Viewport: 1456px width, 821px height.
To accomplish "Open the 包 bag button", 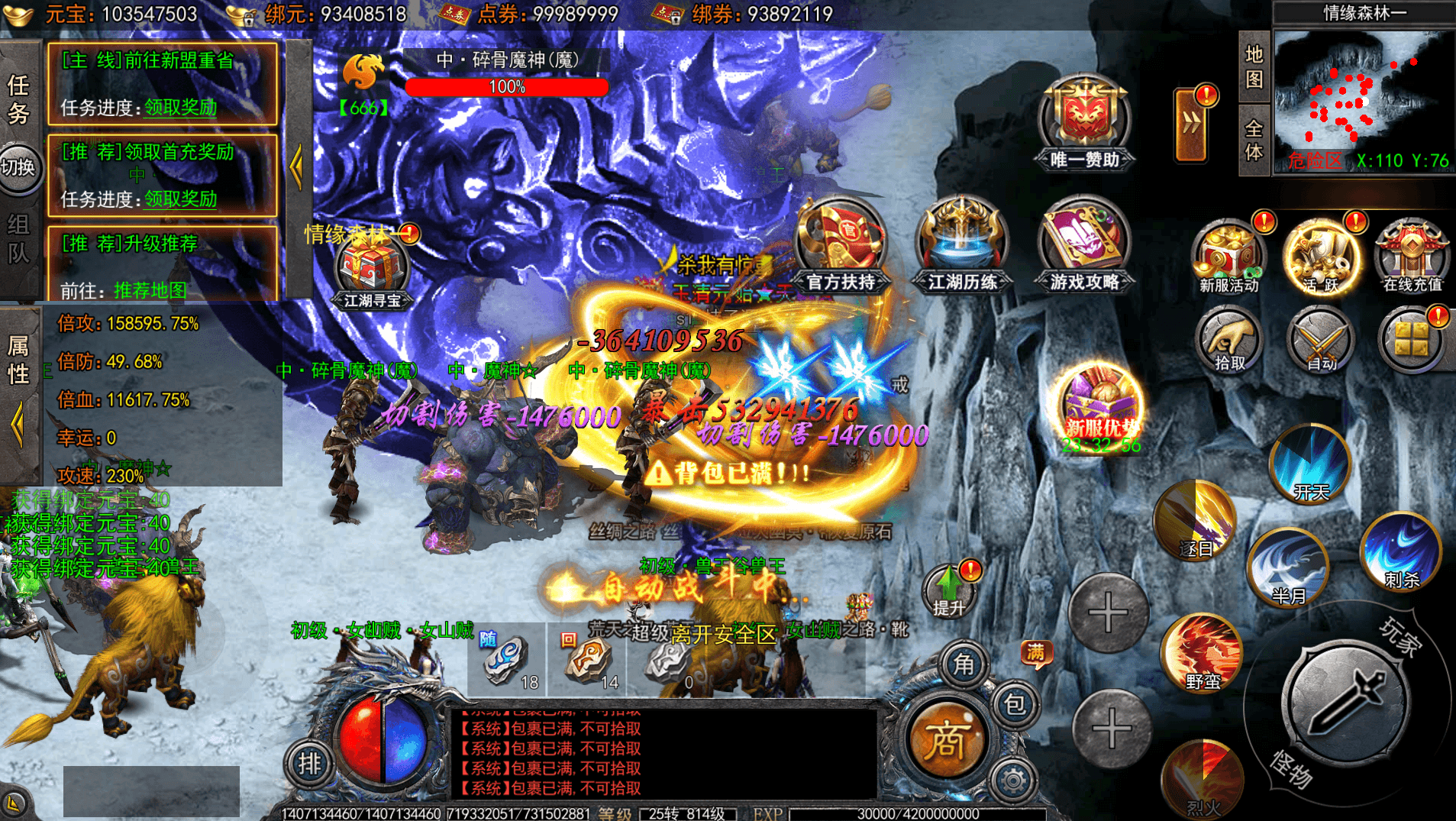I will [x=1015, y=704].
